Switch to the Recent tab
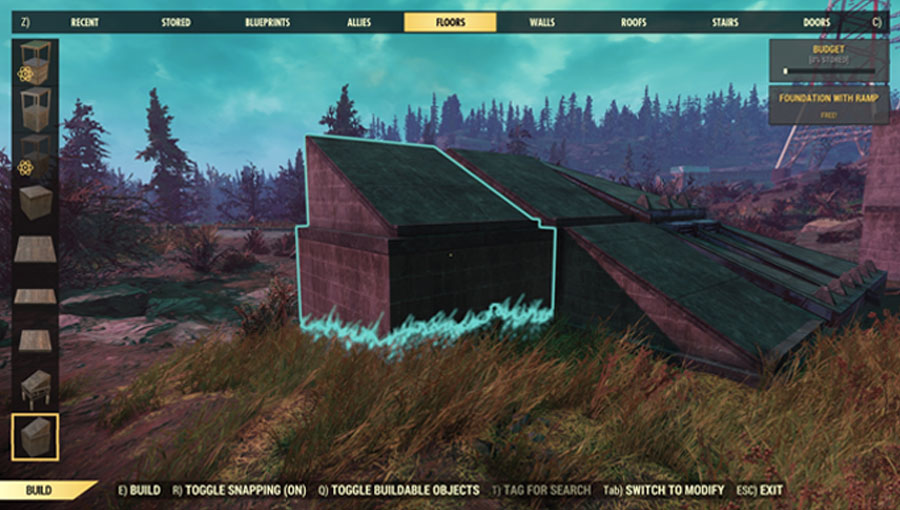 tap(84, 22)
